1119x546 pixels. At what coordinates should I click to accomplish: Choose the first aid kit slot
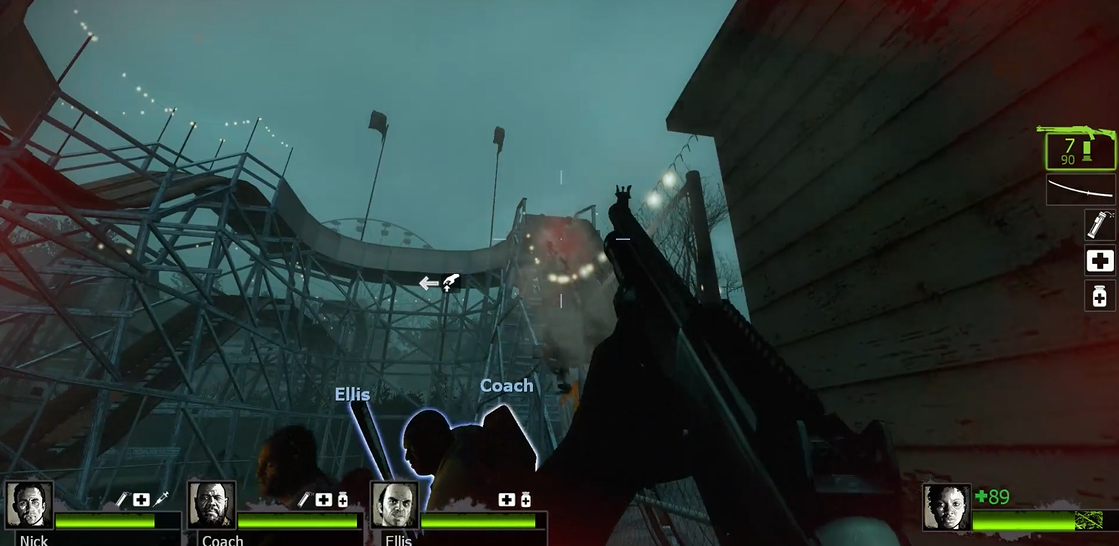[1100, 261]
